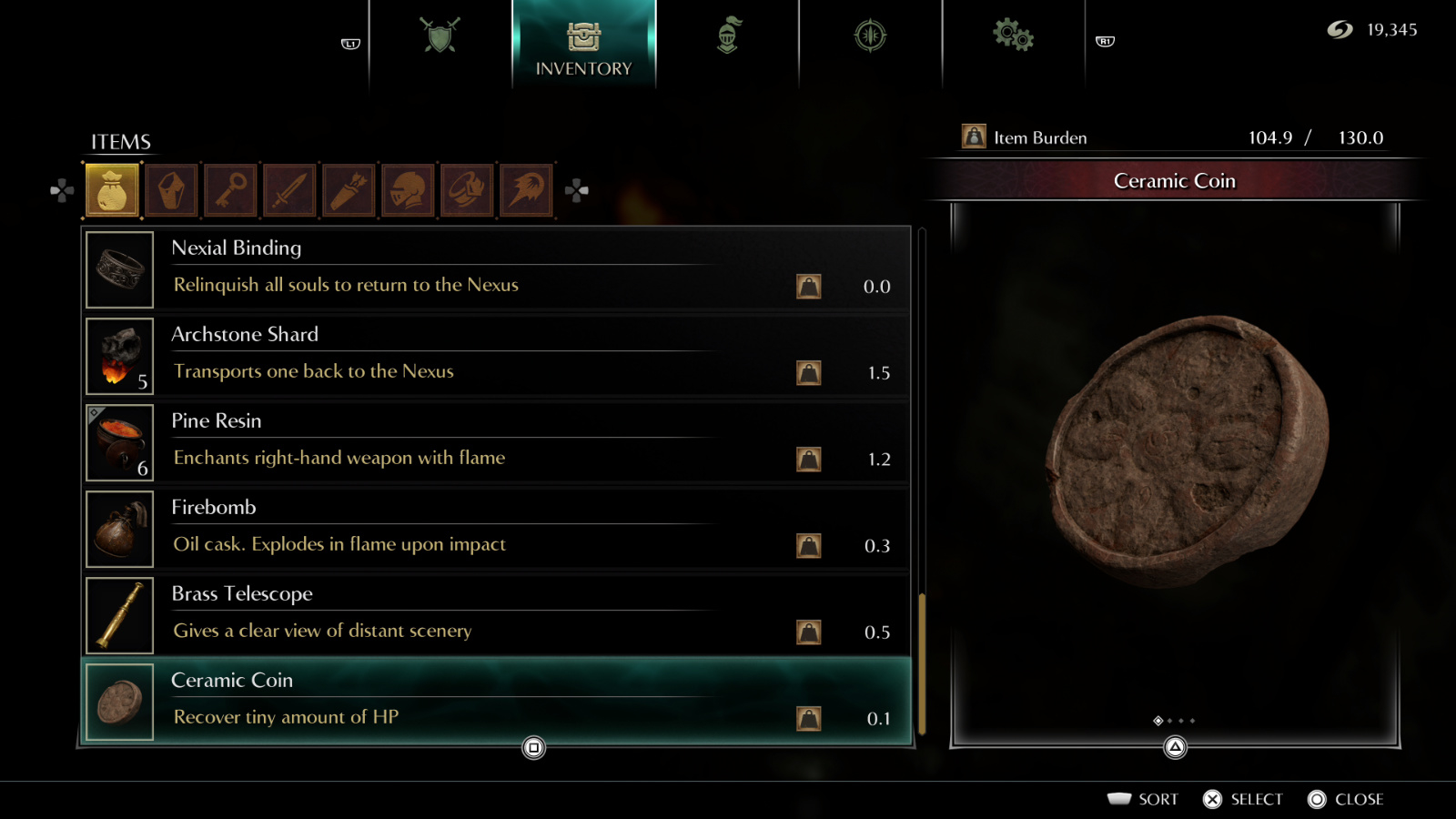1456x819 pixels.
Task: Open the quiver ammunition category icon
Action: coord(349,189)
